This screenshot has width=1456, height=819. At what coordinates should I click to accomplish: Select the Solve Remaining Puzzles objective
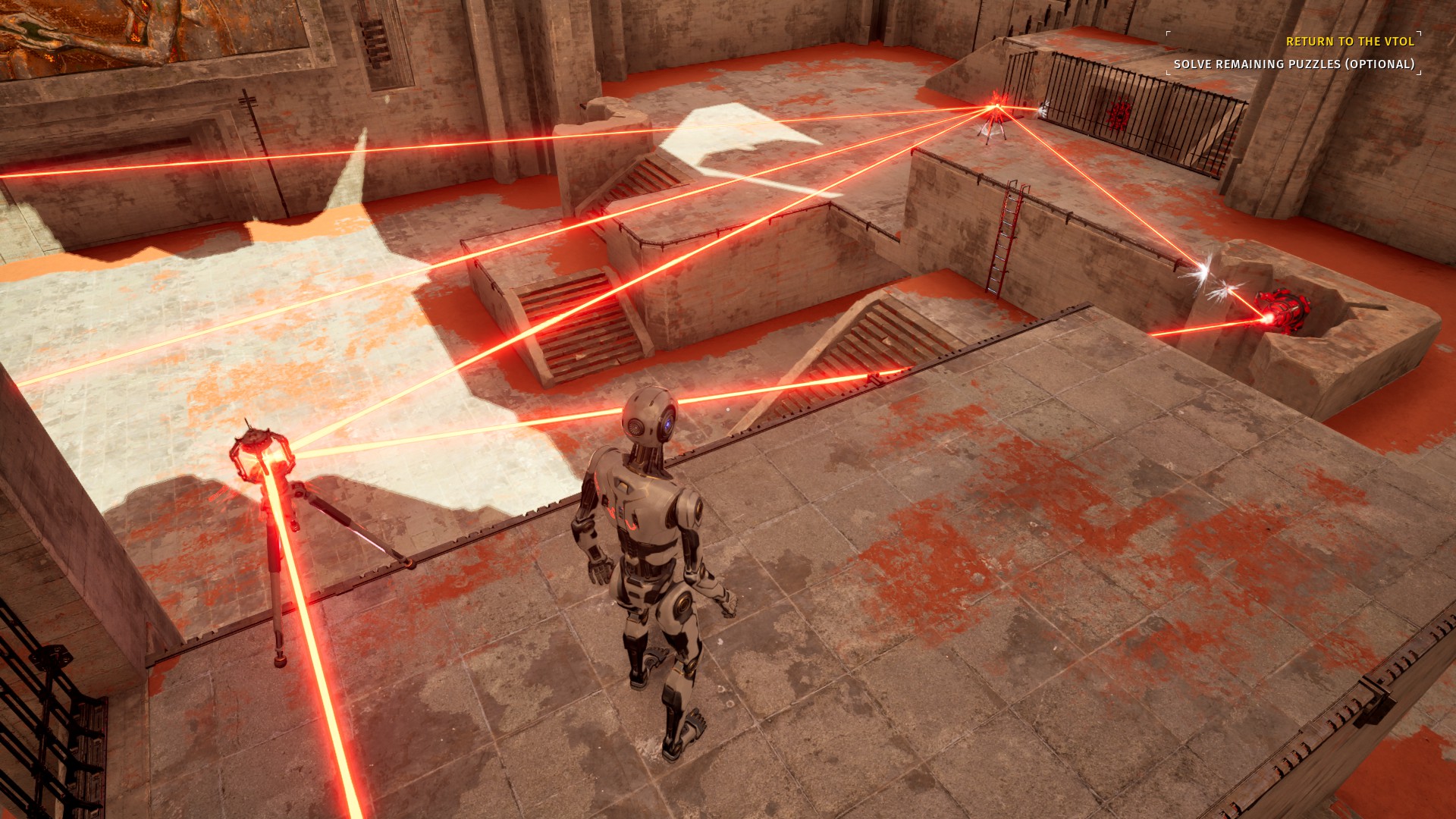[x=1294, y=64]
